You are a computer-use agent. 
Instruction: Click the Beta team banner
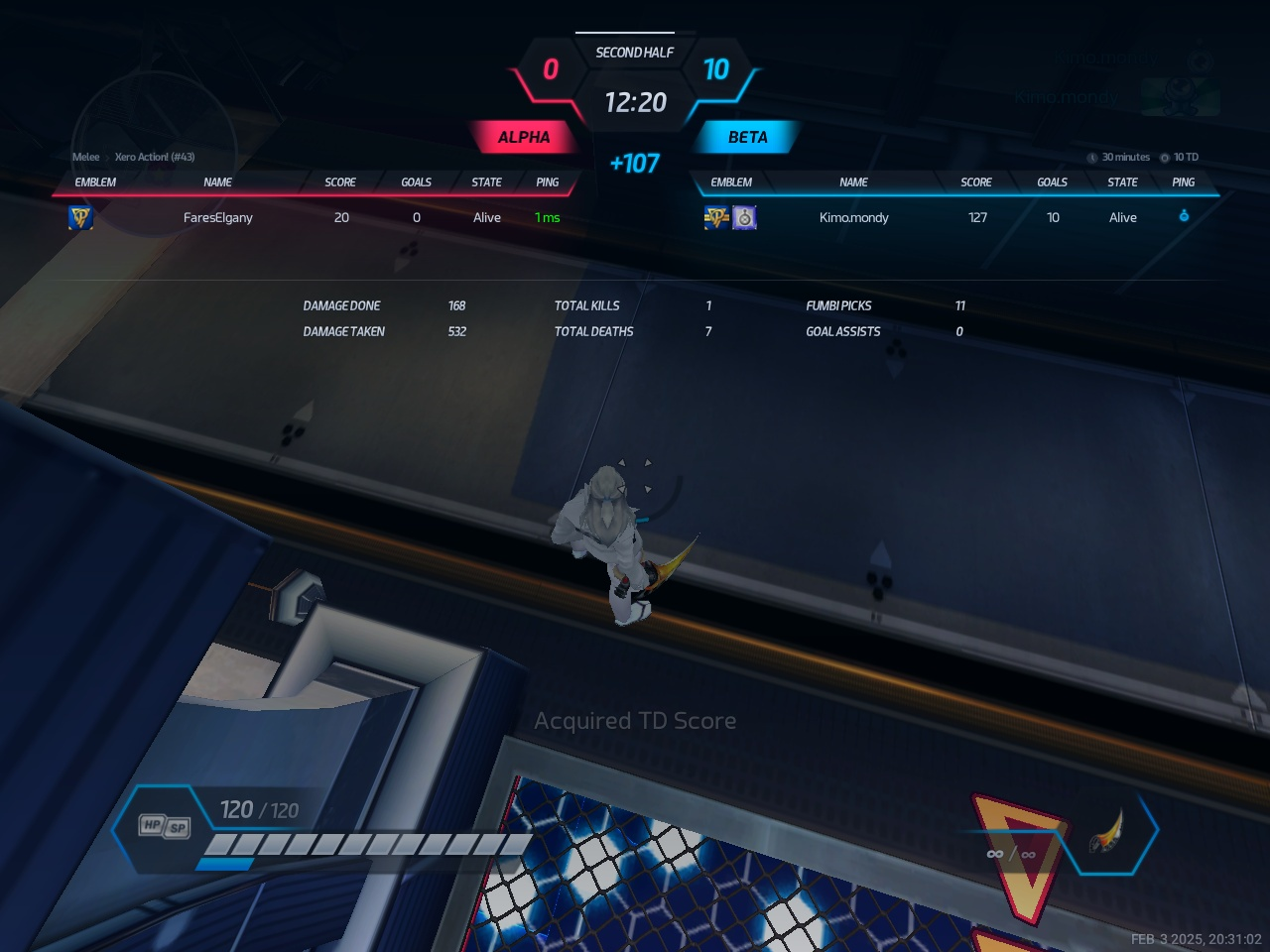point(747,137)
